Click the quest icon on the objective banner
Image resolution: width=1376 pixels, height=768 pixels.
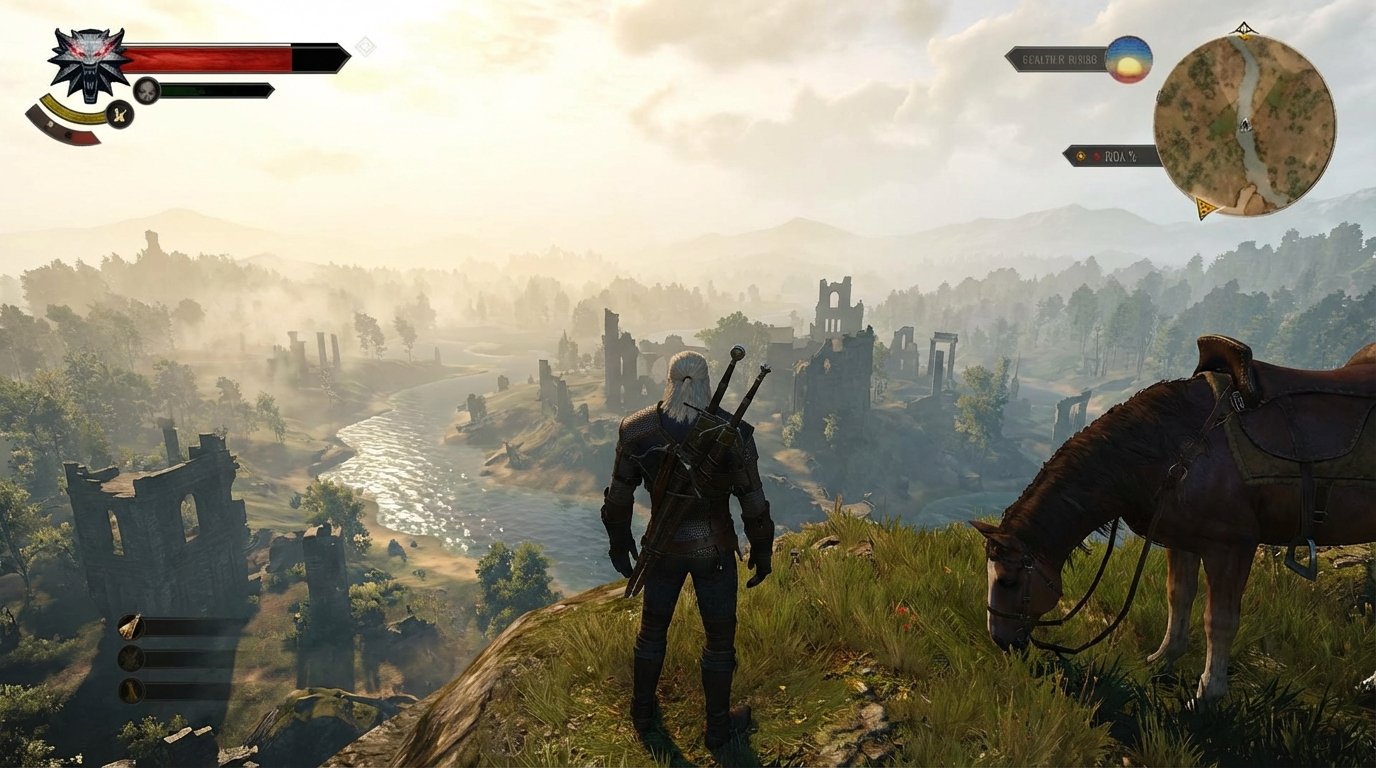[1081, 156]
